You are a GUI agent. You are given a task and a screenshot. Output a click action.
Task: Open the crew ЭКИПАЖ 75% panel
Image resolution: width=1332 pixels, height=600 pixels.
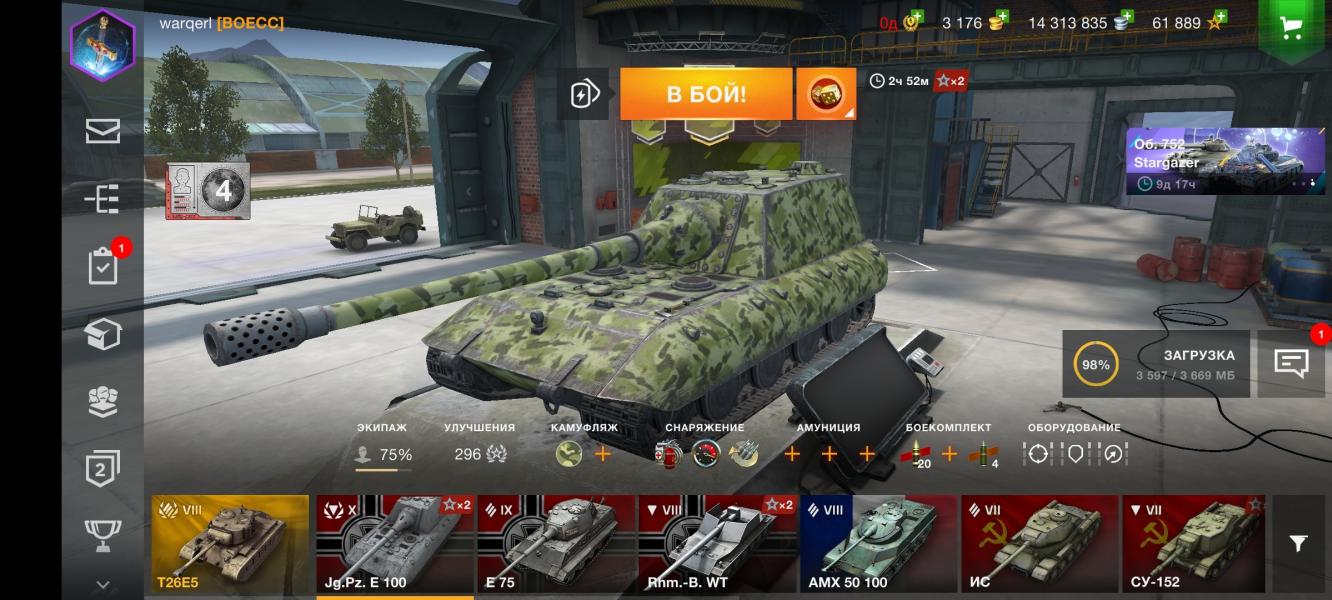point(383,447)
